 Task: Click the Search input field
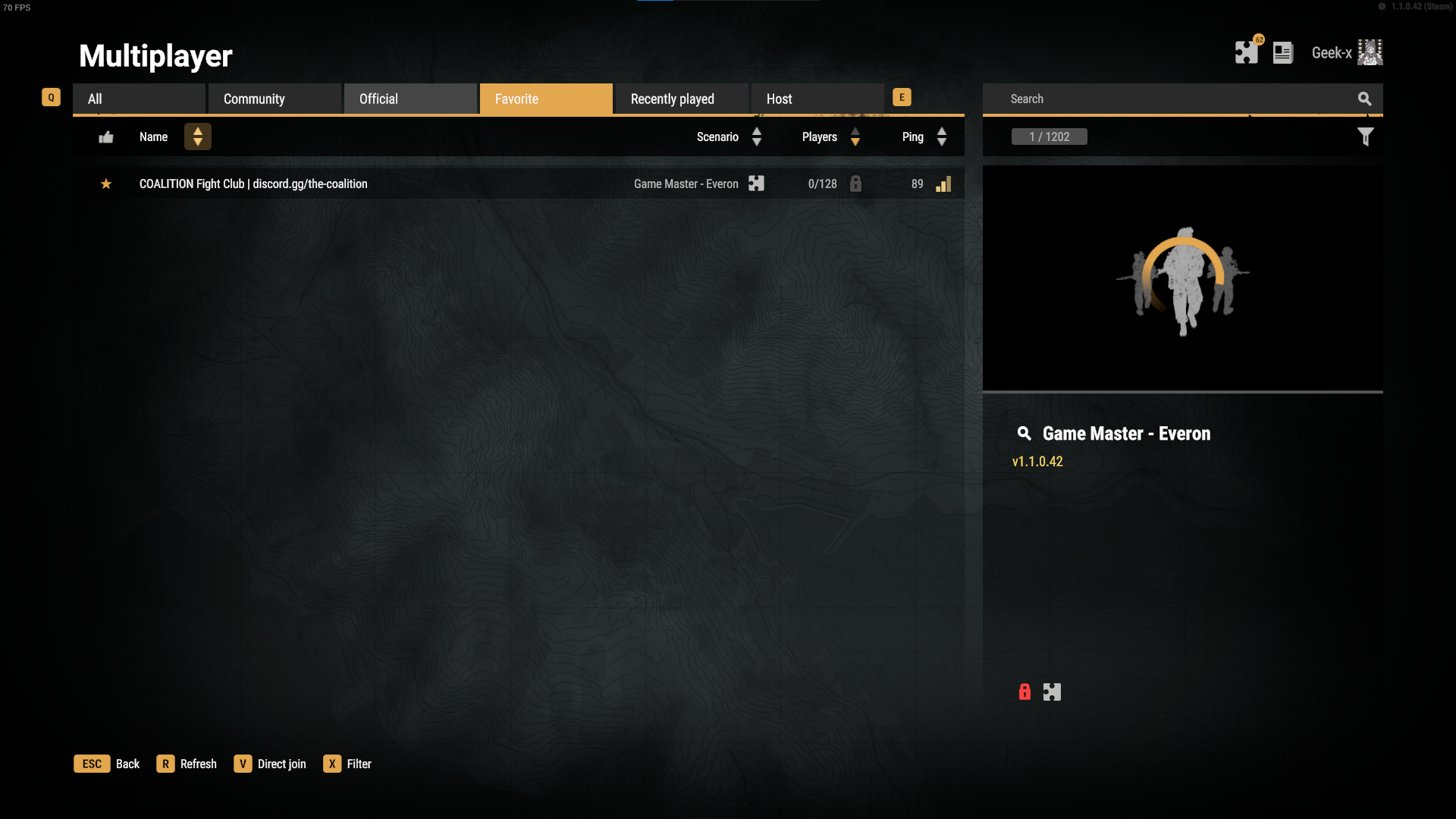coord(1172,99)
